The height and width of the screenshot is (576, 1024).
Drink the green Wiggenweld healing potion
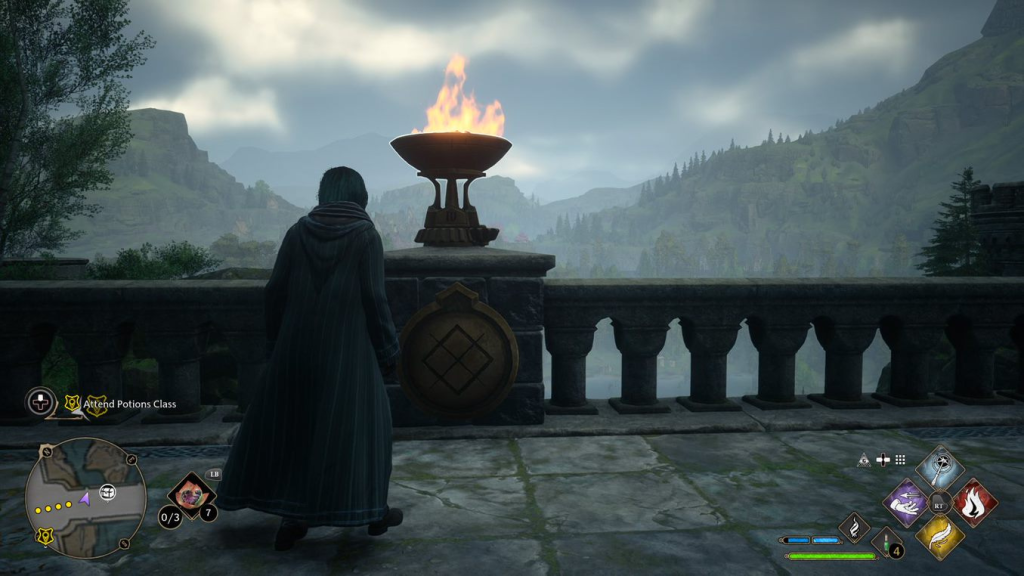pyautogui.click(x=887, y=541)
